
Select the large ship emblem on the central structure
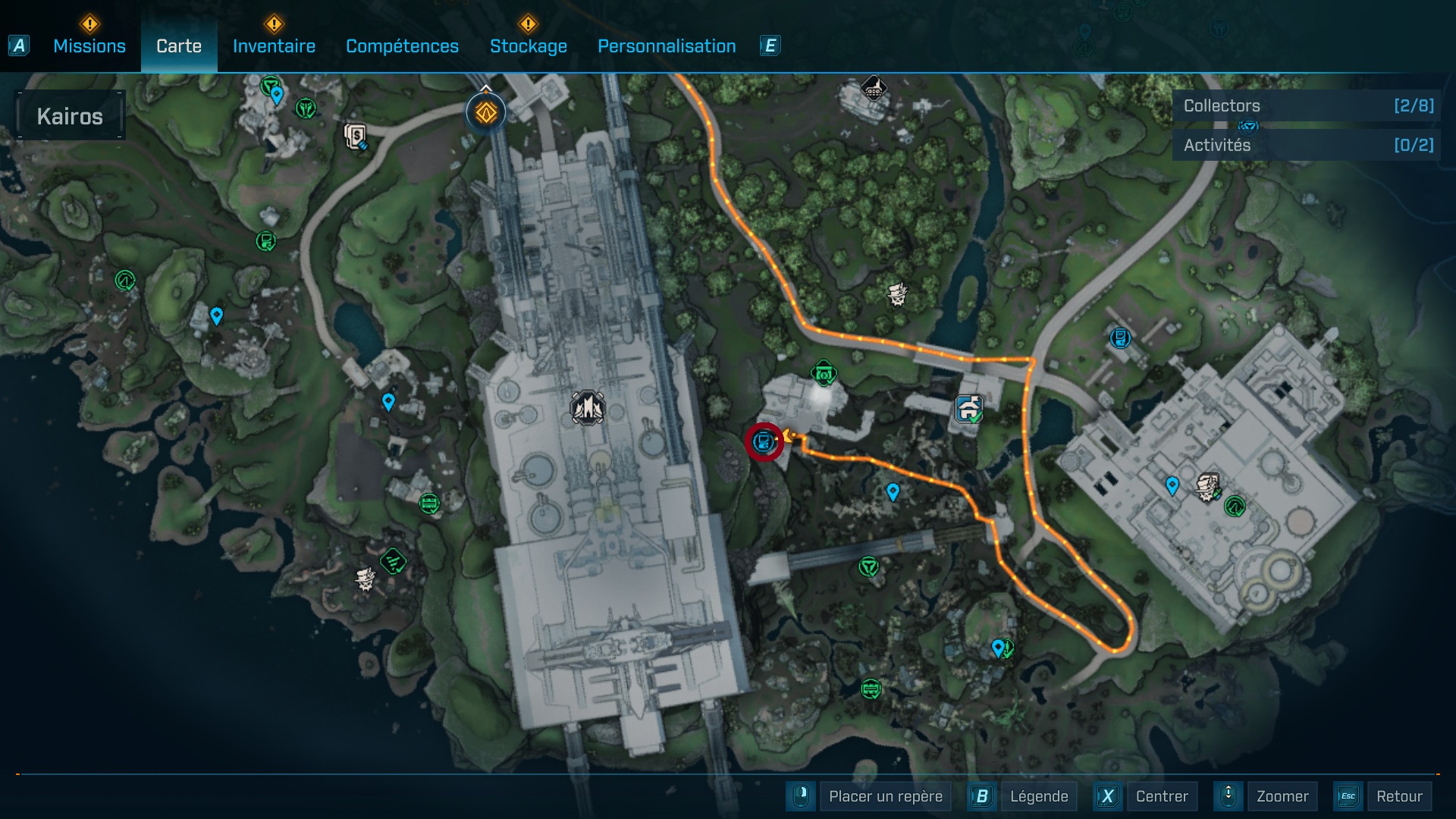click(x=588, y=408)
